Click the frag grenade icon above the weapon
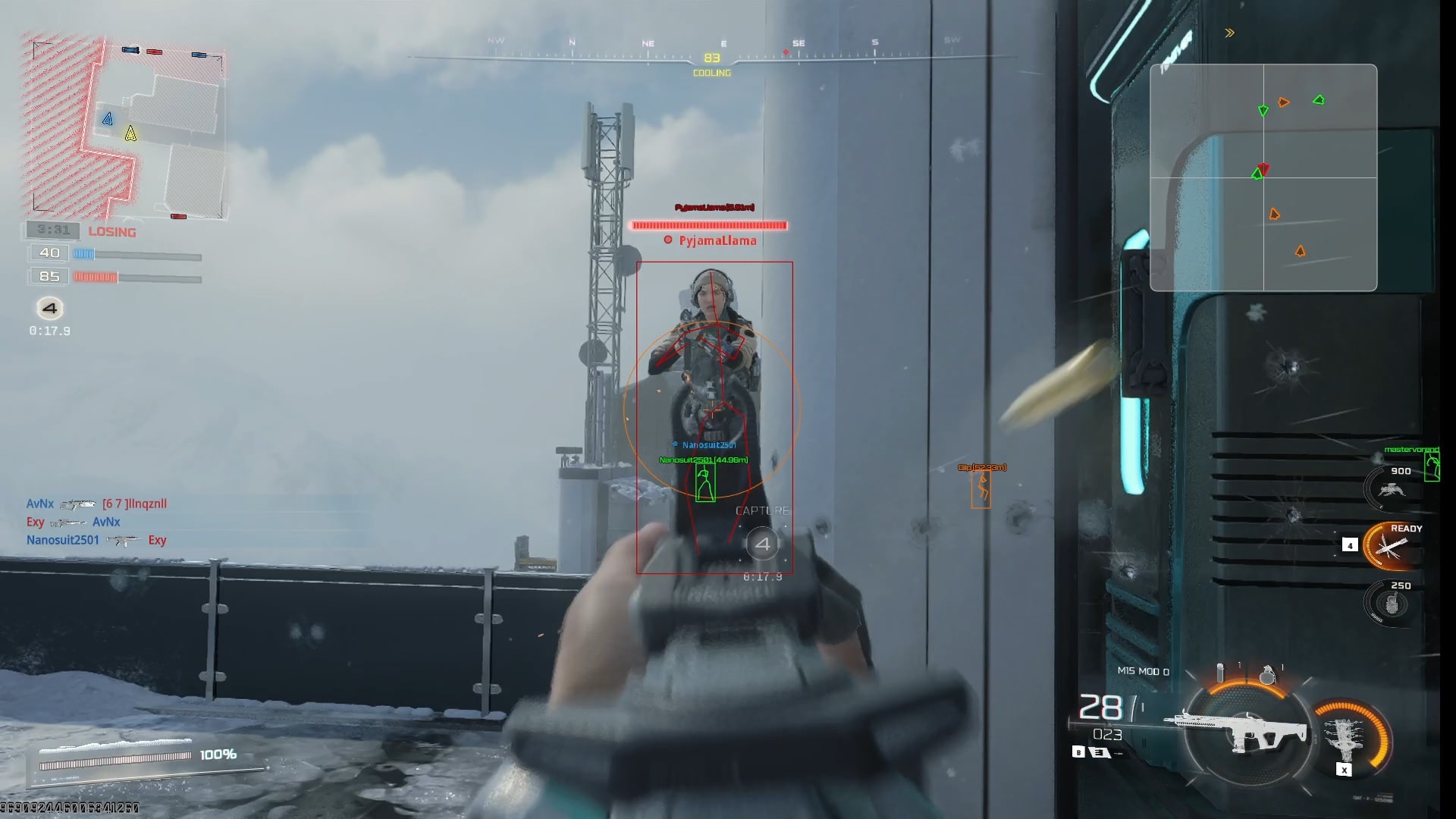The image size is (1456, 819). (1268, 673)
